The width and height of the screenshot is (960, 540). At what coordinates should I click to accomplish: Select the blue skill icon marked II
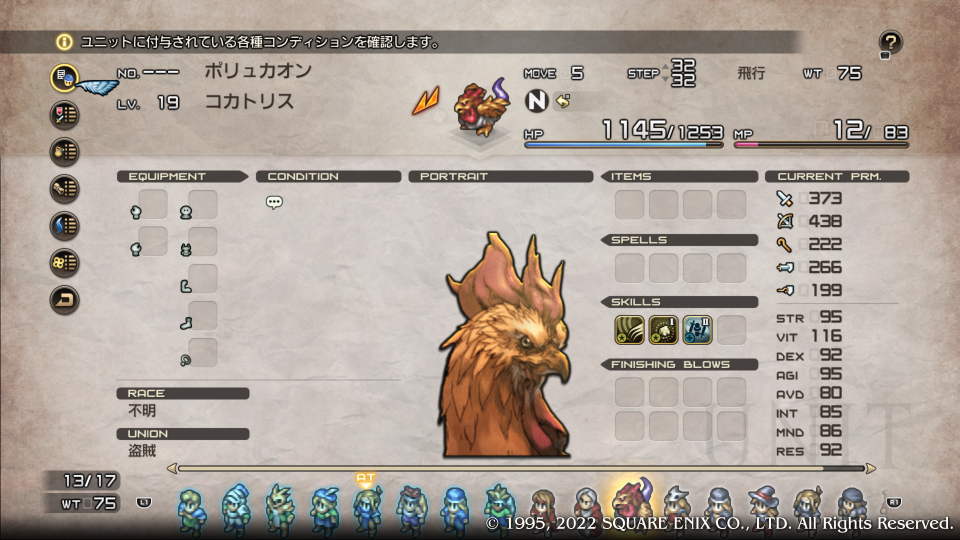point(697,330)
